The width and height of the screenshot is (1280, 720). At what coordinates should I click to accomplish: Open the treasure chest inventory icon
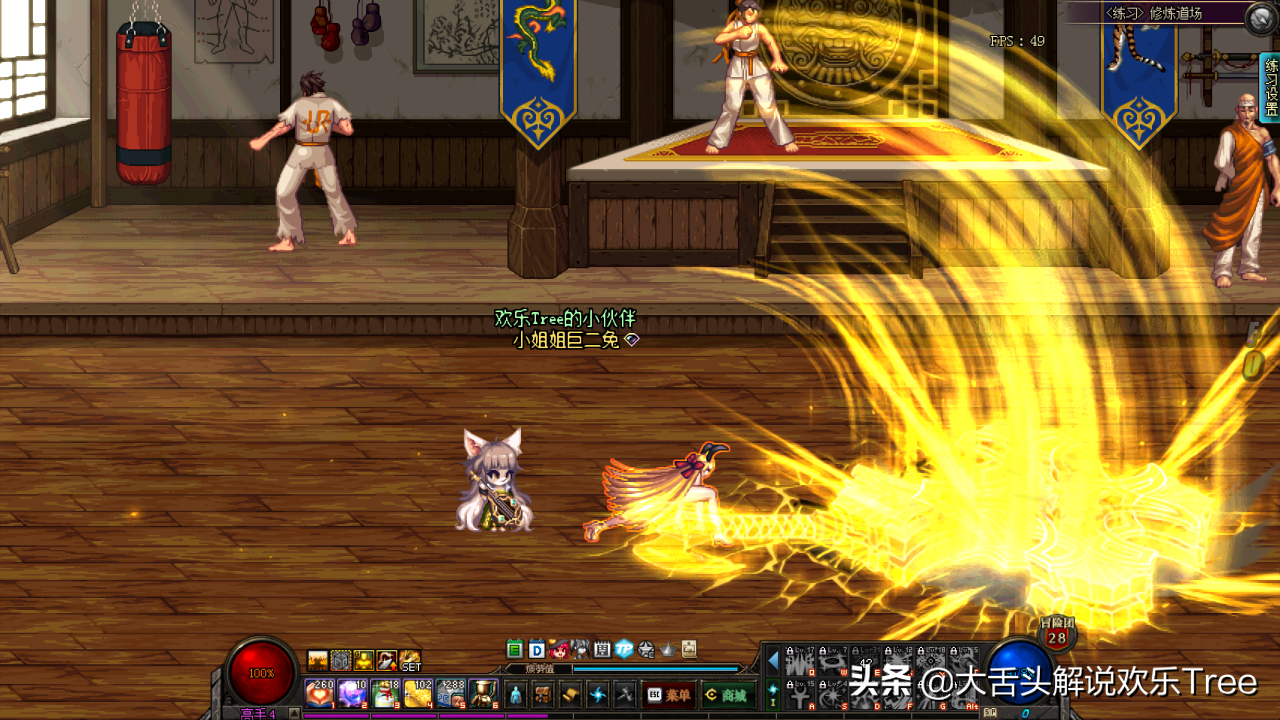click(543, 694)
